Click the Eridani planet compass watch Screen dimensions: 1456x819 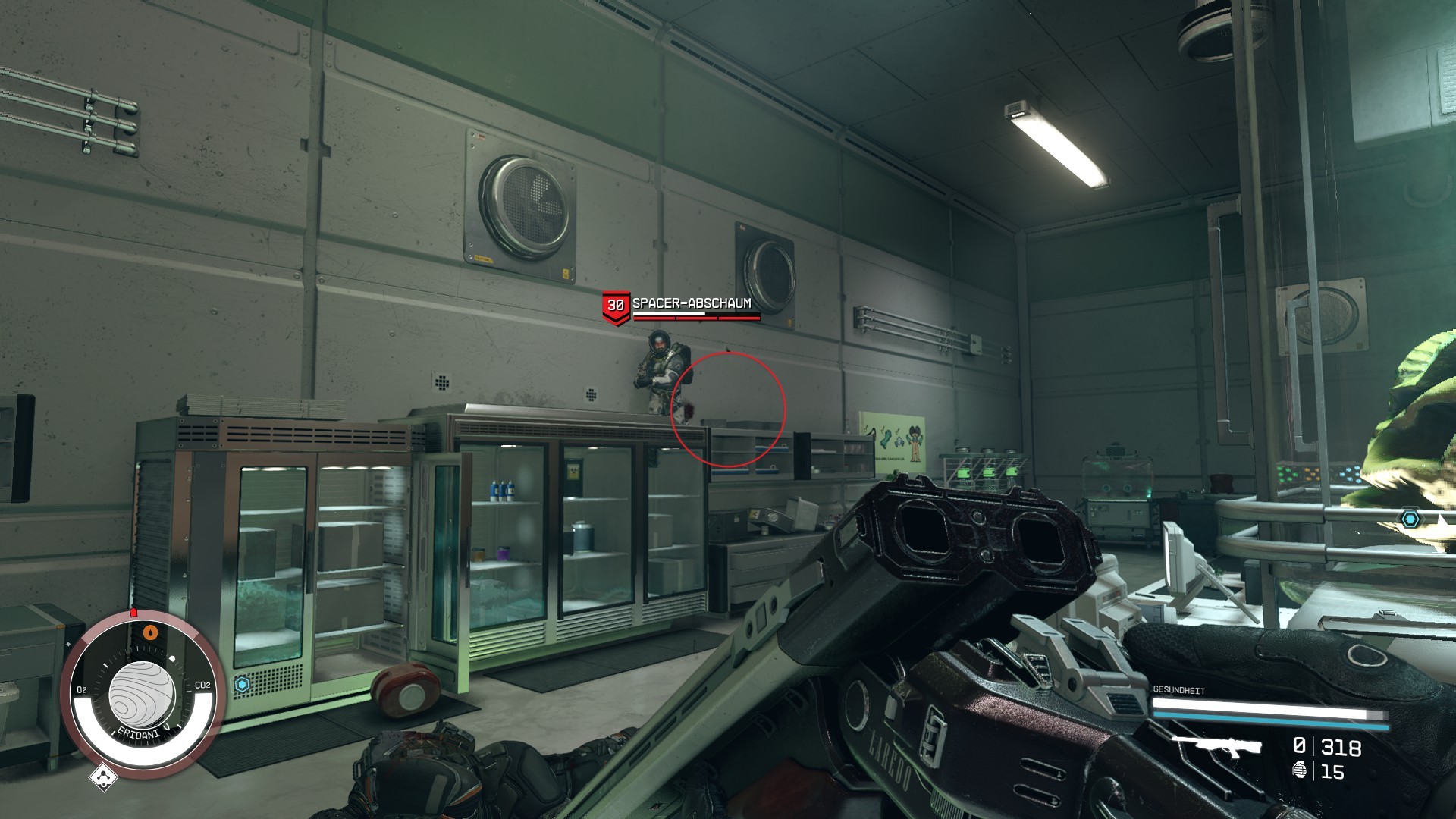[x=143, y=695]
